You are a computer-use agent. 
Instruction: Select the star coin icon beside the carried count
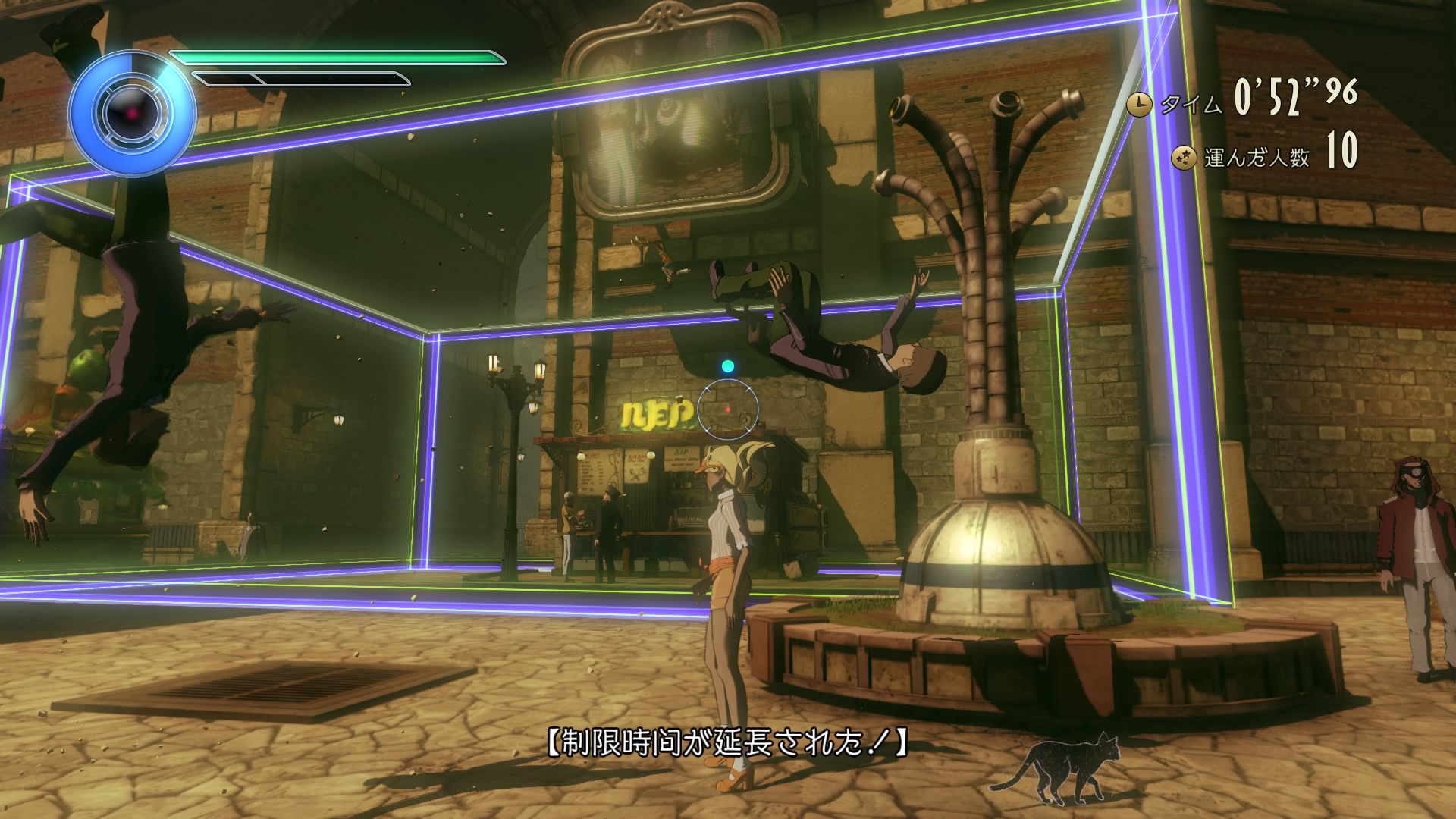(x=1182, y=158)
